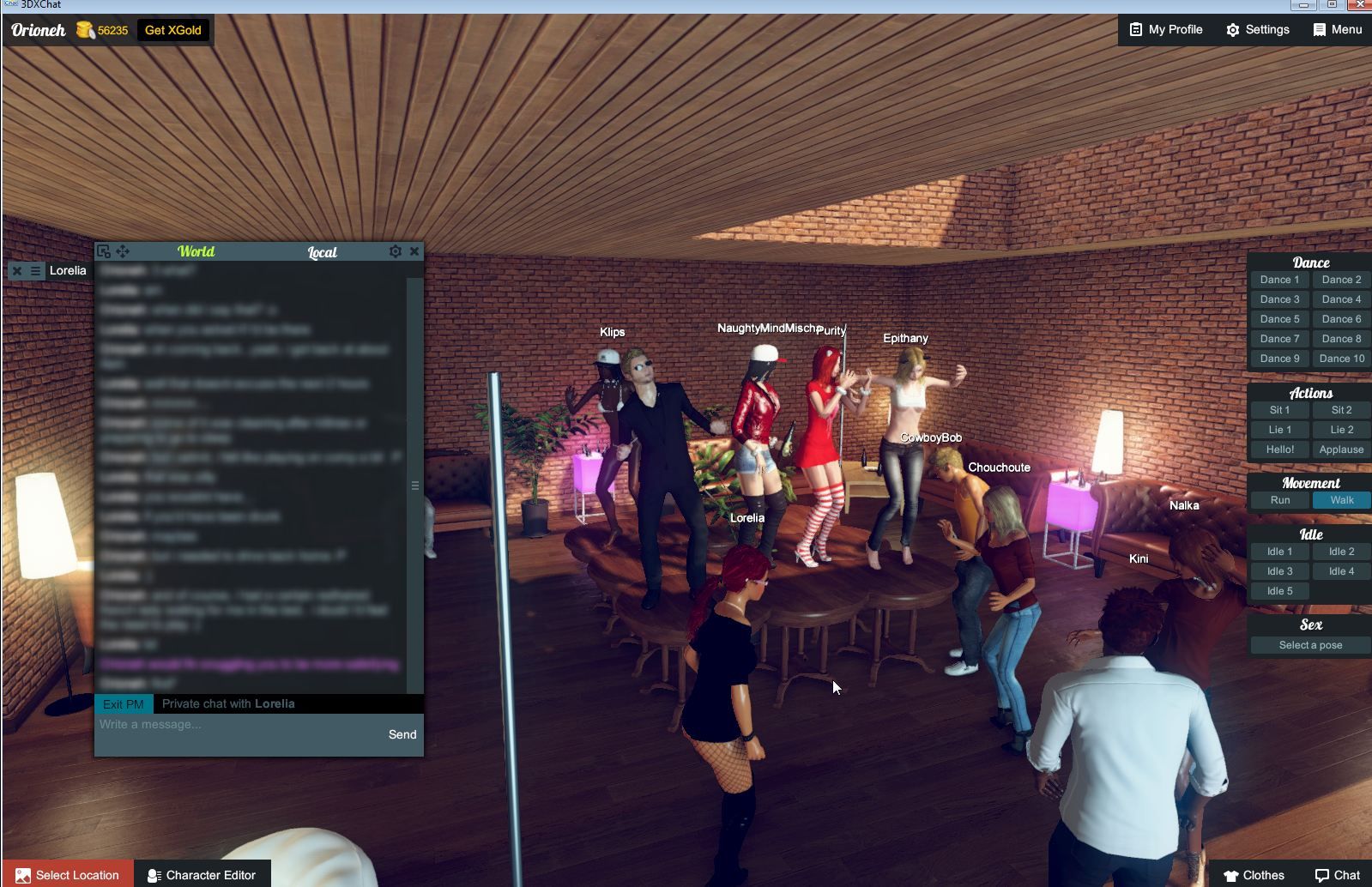Toggle the Idle 2 pose
Viewport: 1372px width, 887px height.
1341,552
